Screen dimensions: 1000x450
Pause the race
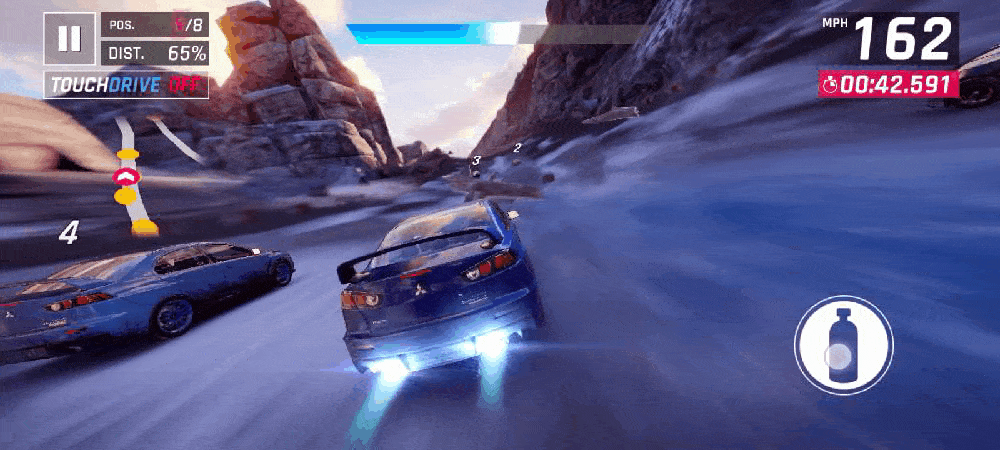pos(69,39)
